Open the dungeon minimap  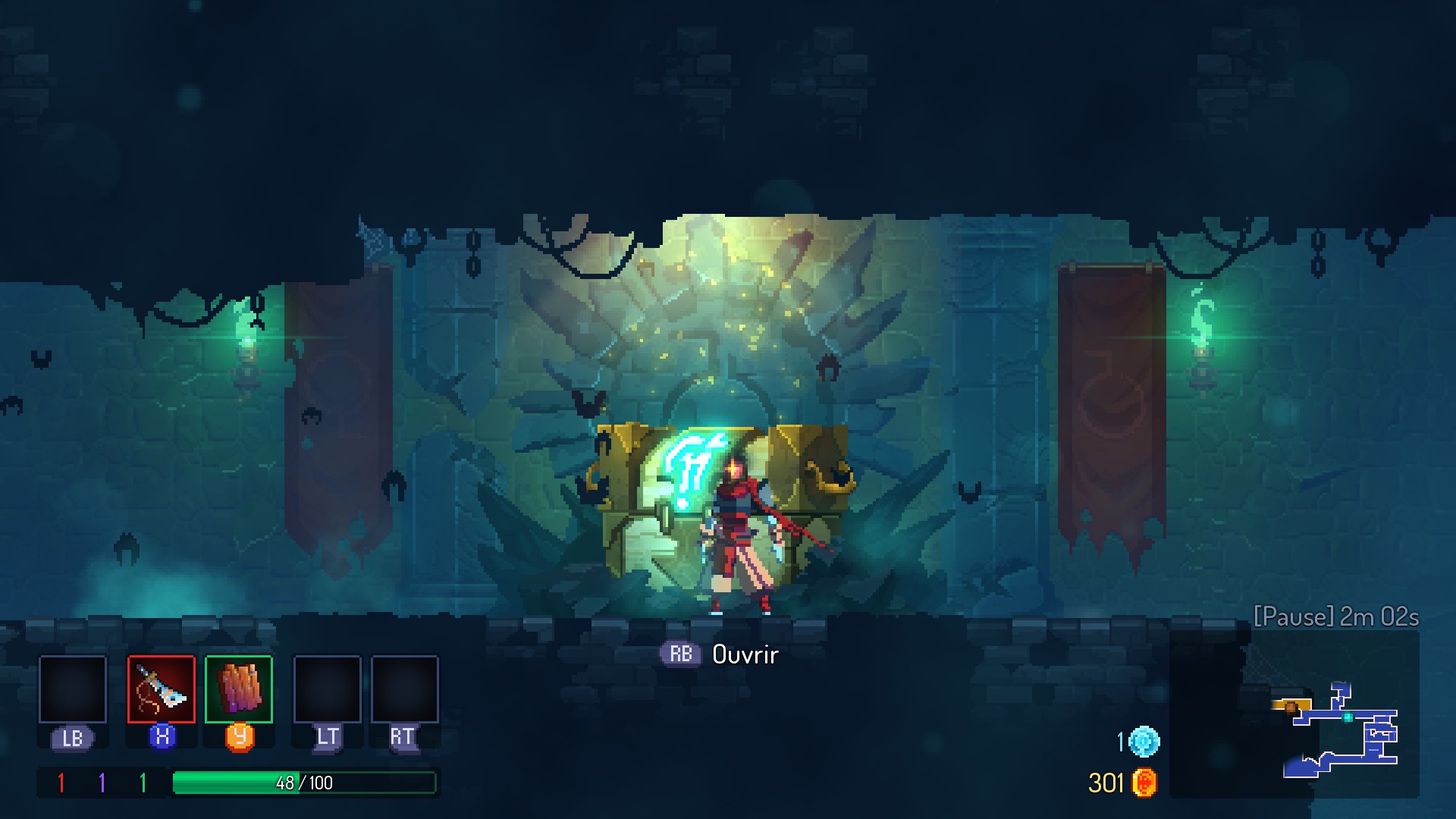(1338, 730)
